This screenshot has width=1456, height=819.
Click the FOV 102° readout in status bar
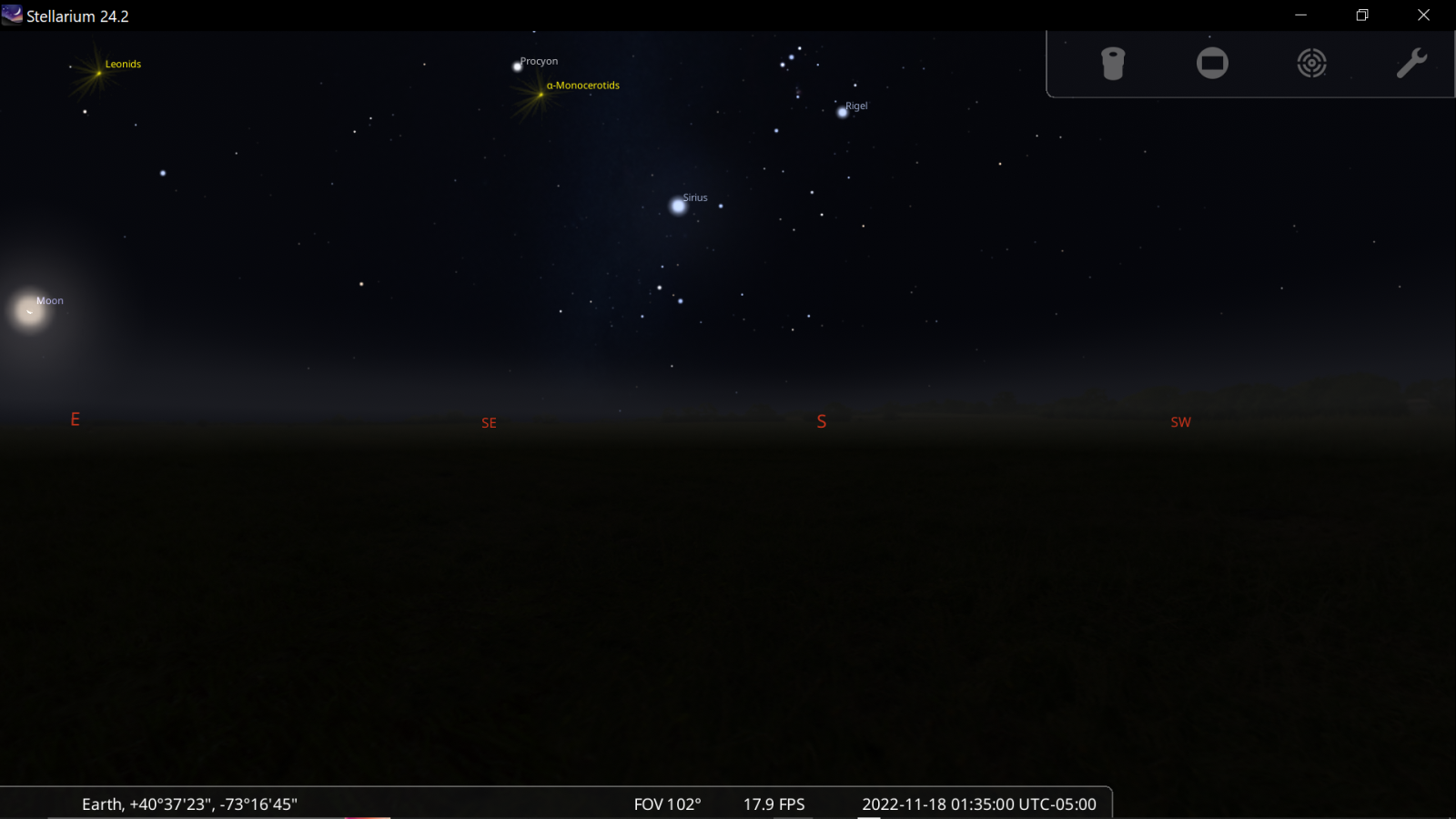(667, 804)
